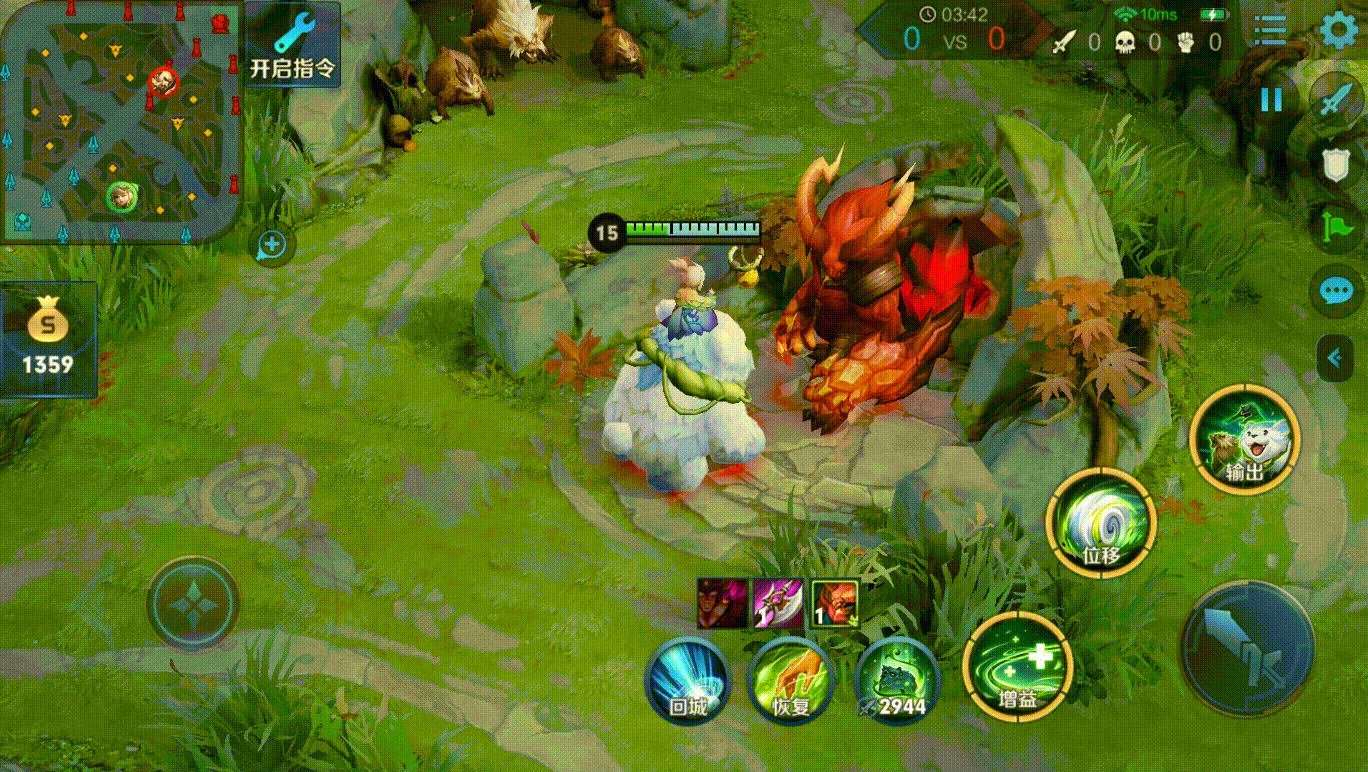
Task: Pause with the pause button
Action: pos(1271,99)
